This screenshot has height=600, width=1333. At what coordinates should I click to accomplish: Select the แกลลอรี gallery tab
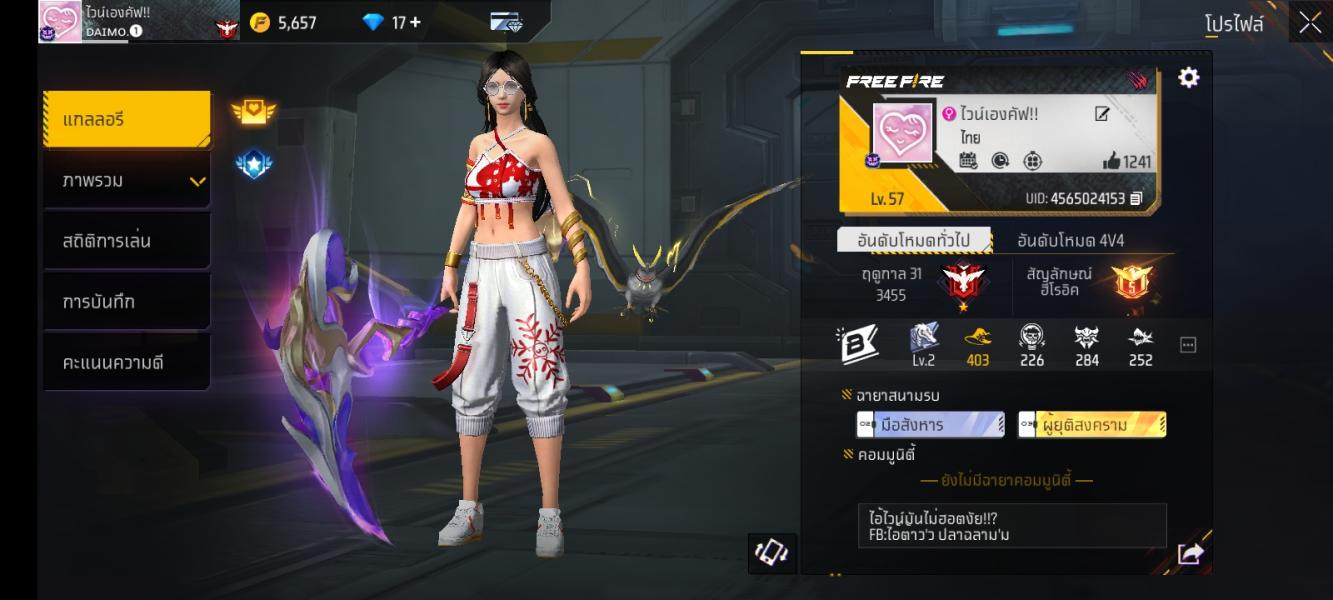tap(127, 120)
